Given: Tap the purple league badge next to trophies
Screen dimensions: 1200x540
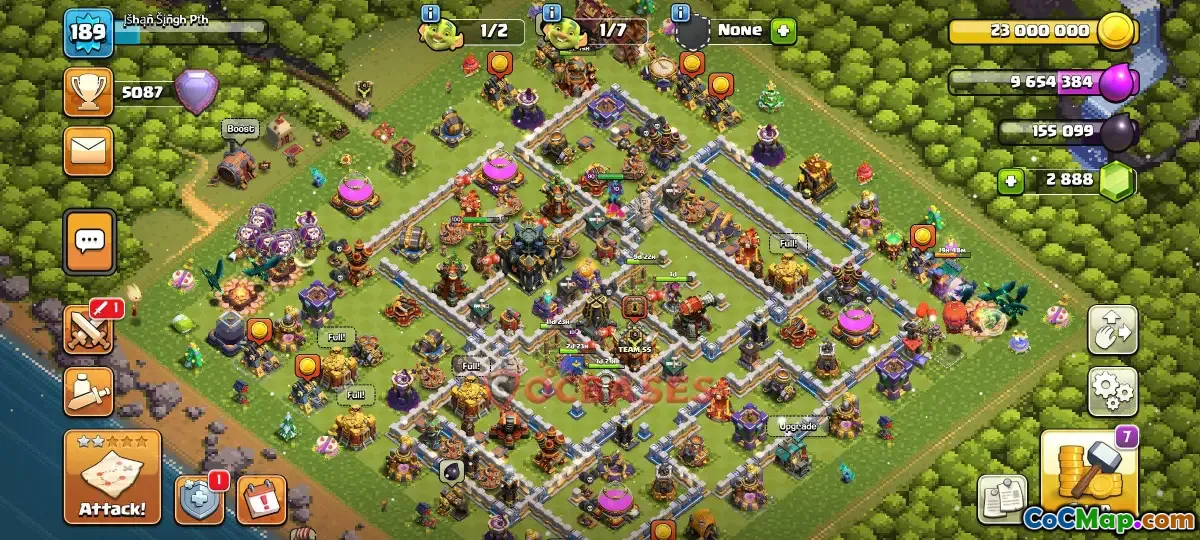Looking at the screenshot, I should [x=195, y=92].
